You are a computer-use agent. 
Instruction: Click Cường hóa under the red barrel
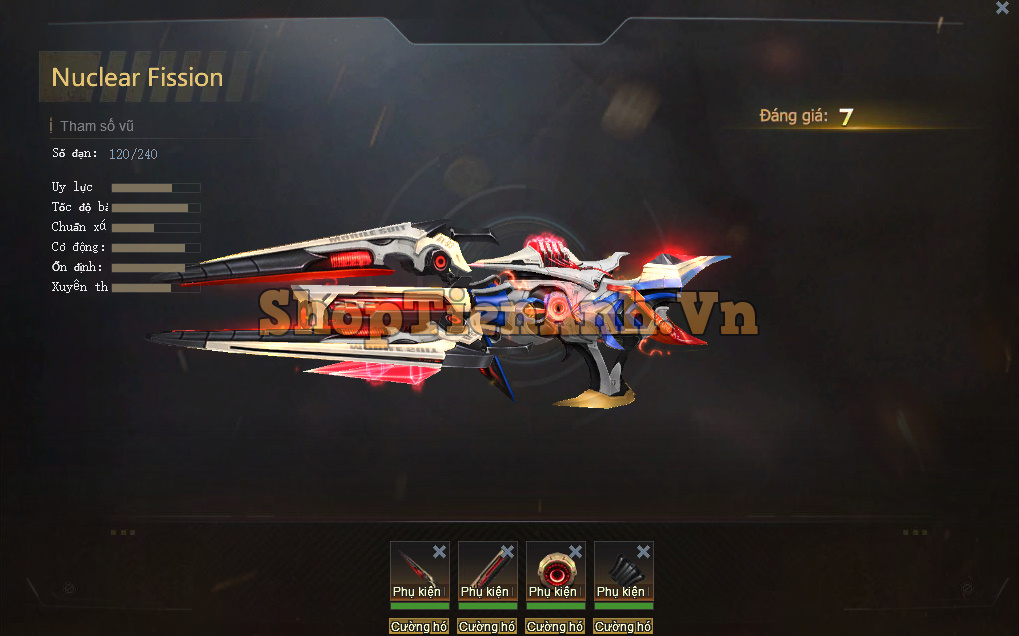coord(487,627)
